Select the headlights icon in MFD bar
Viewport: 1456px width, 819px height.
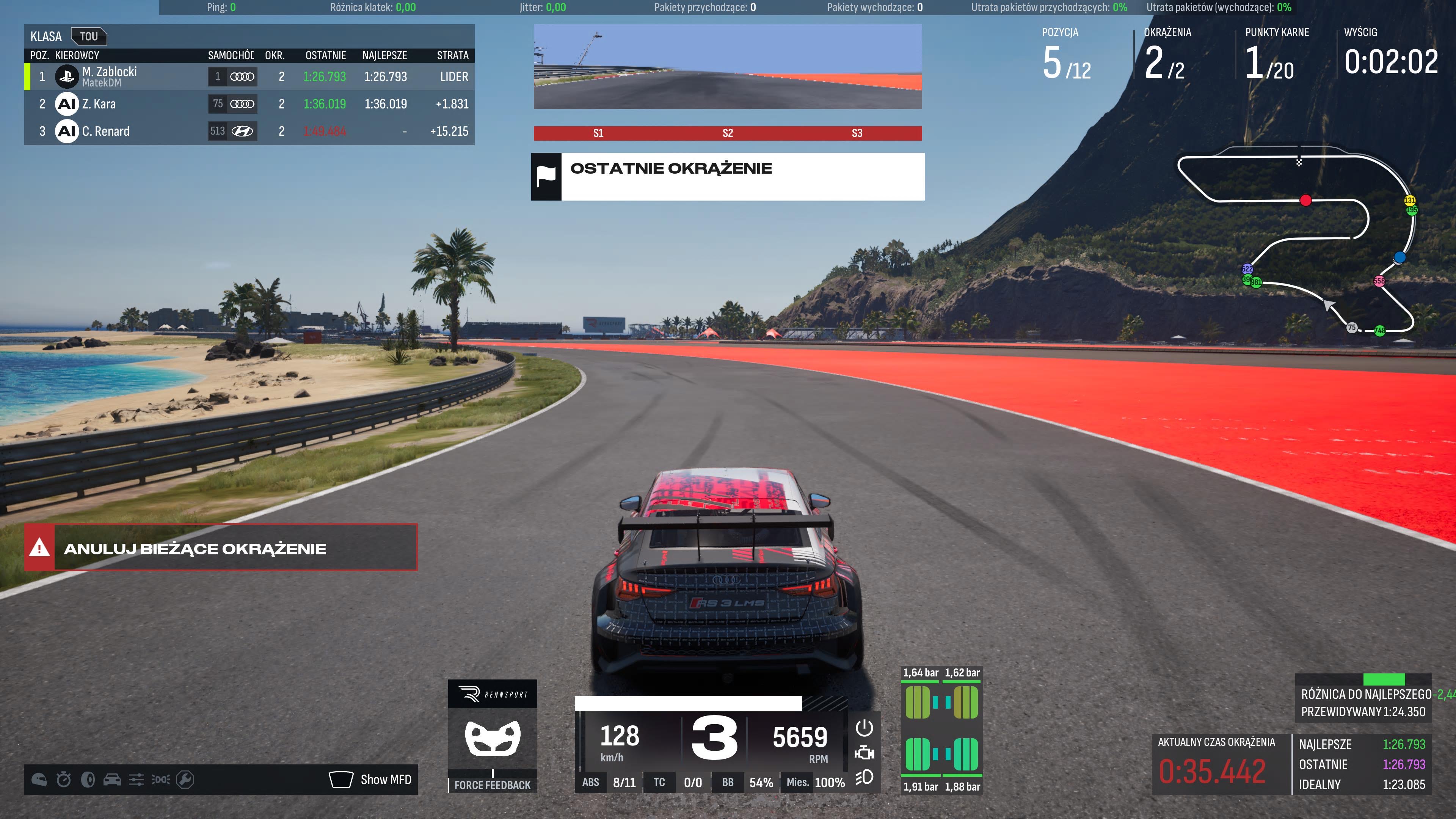click(x=160, y=780)
